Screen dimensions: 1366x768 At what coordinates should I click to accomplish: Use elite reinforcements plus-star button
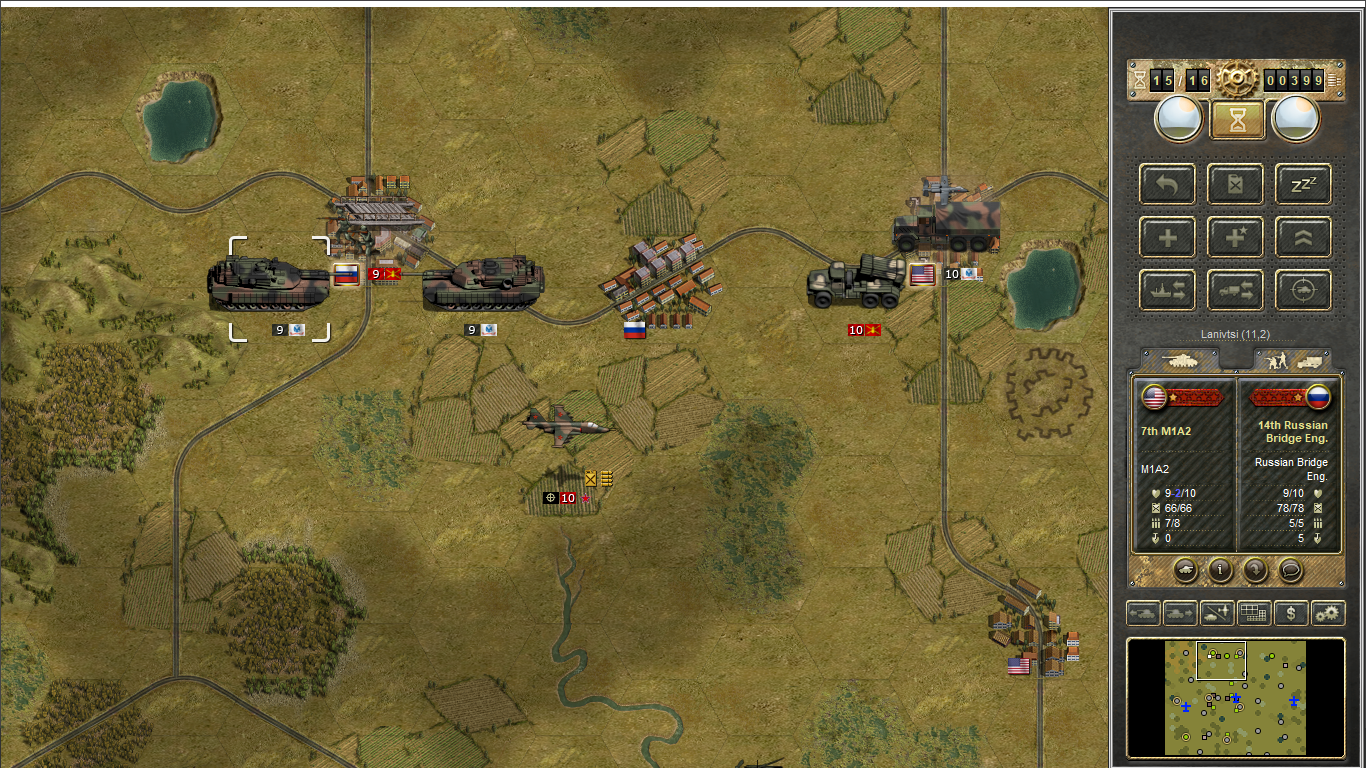point(1235,238)
